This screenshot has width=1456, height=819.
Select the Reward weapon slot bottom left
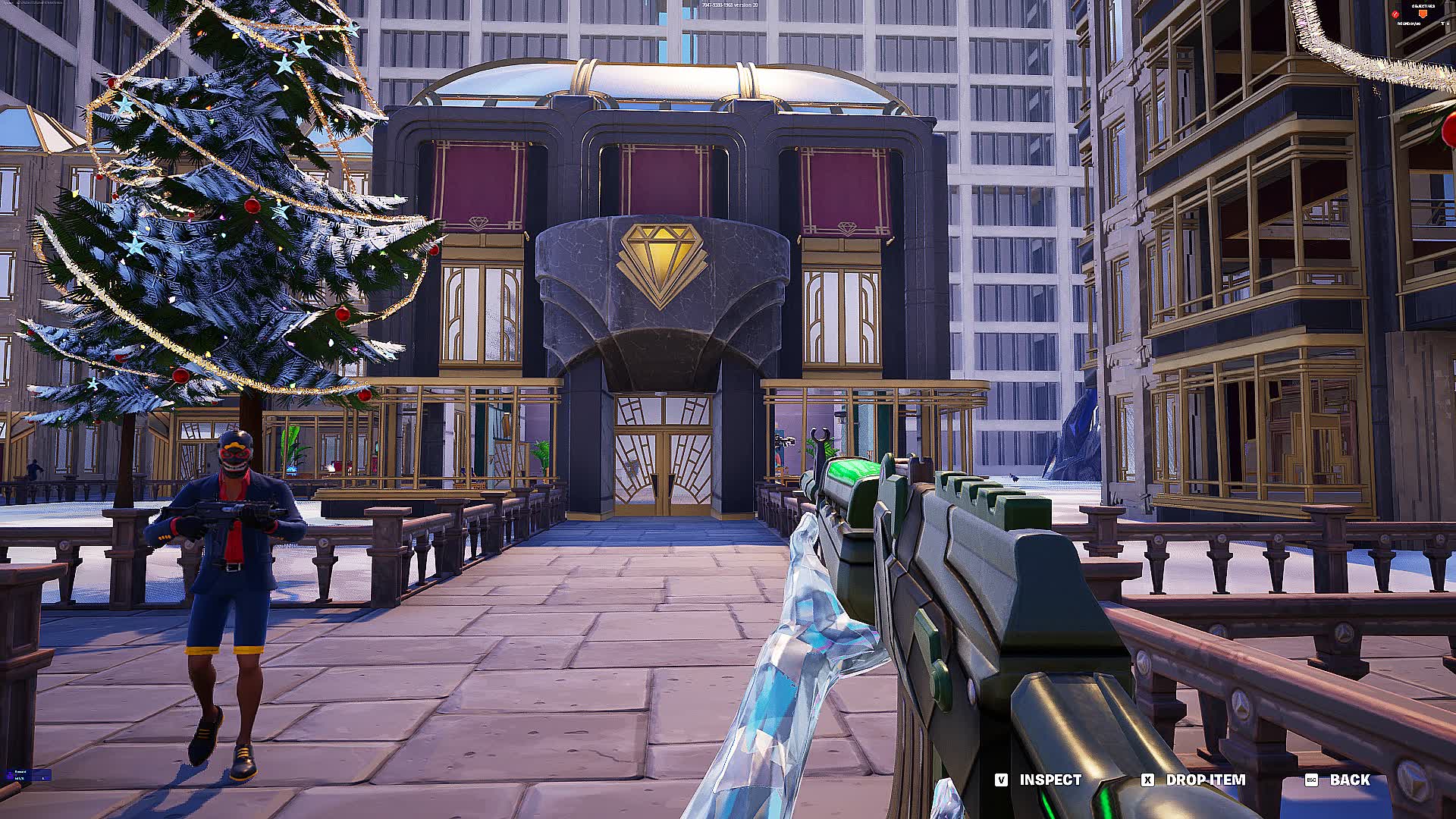pos(29,775)
